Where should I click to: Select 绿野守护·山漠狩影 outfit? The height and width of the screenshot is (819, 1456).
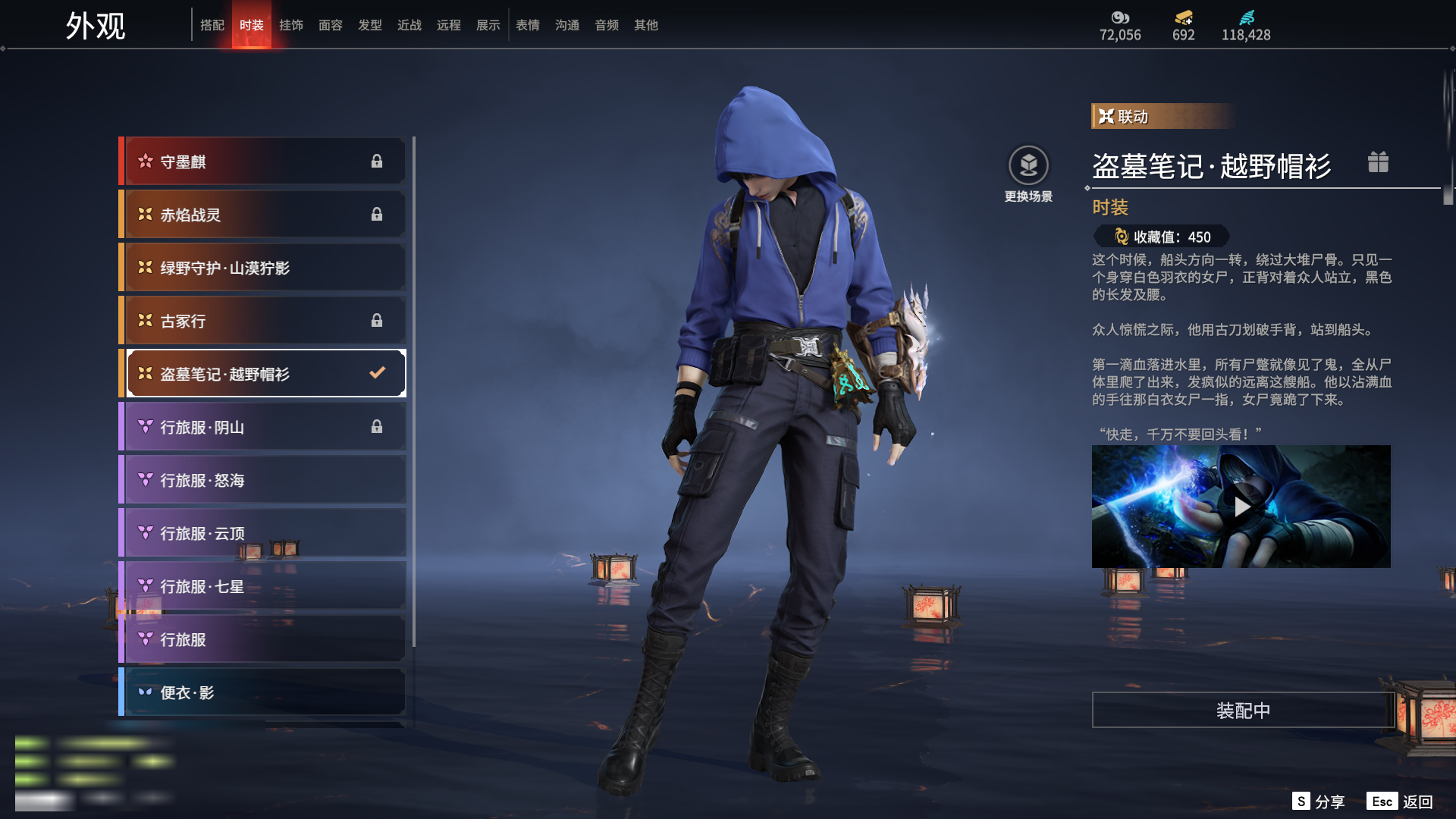[262, 268]
